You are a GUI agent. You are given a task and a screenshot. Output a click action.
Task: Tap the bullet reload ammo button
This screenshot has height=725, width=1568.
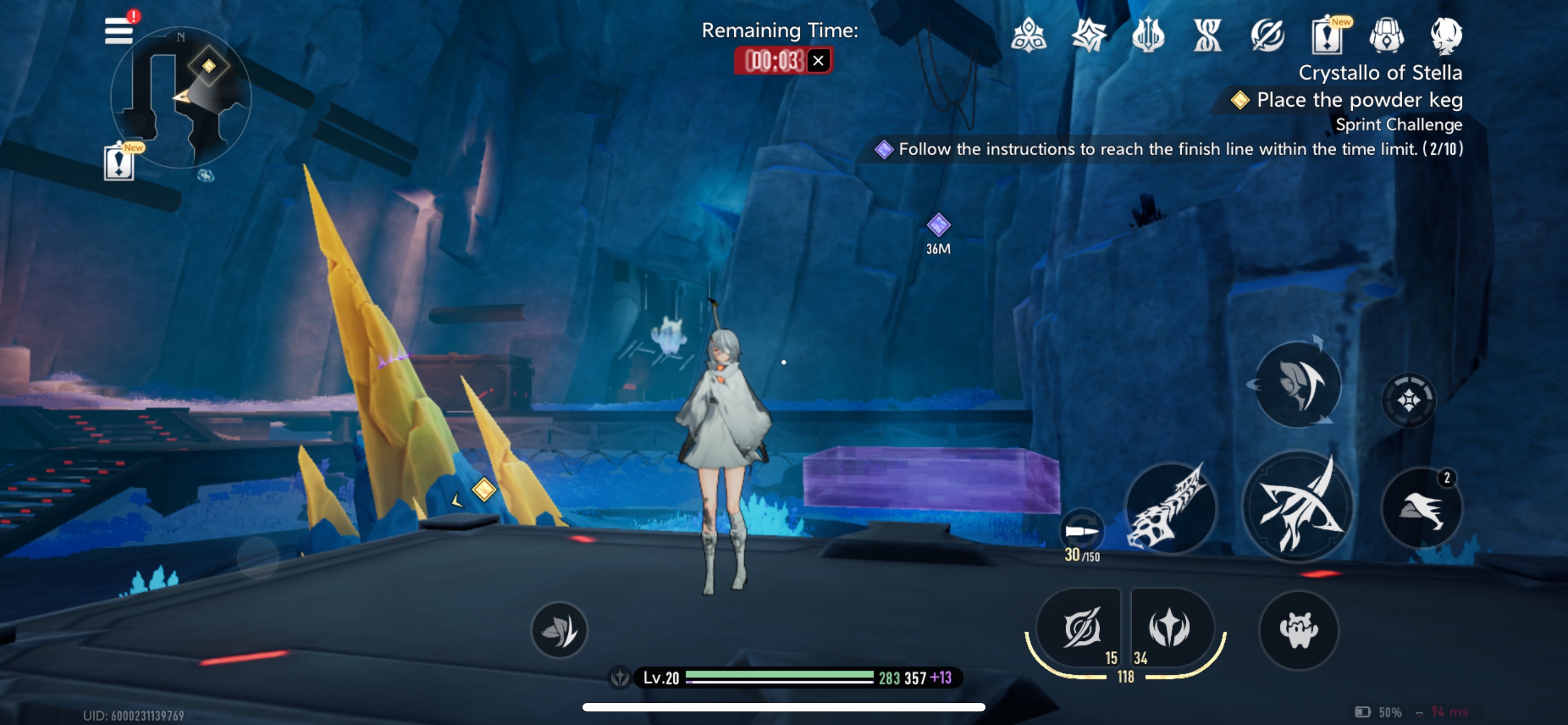tap(1081, 531)
